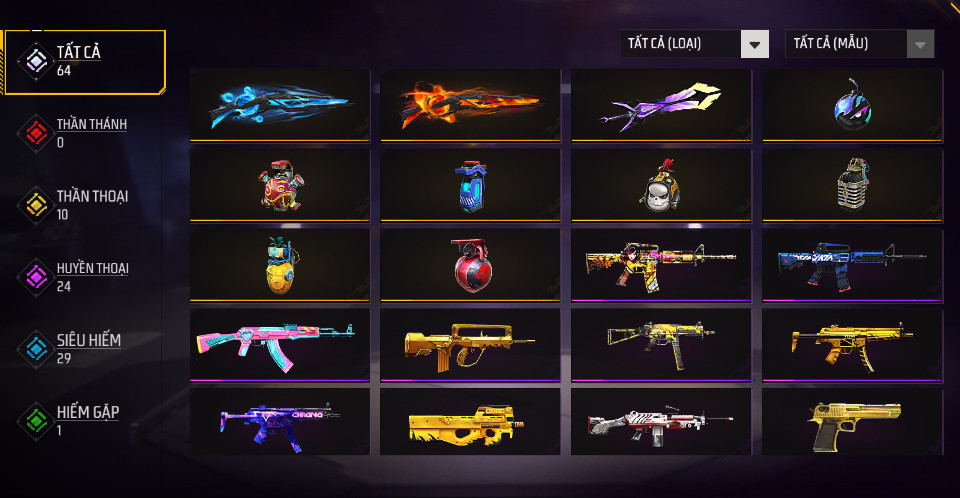Select the blue ice weapon skin
The image size is (960, 498).
(279, 103)
